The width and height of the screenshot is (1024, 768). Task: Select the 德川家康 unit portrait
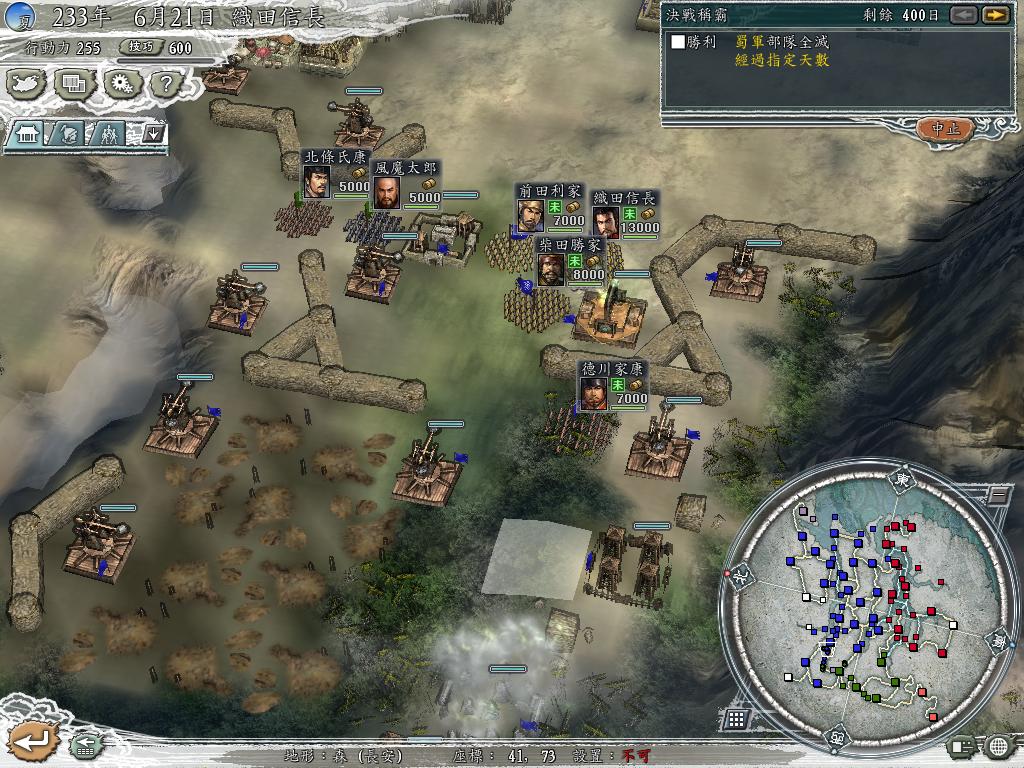594,393
